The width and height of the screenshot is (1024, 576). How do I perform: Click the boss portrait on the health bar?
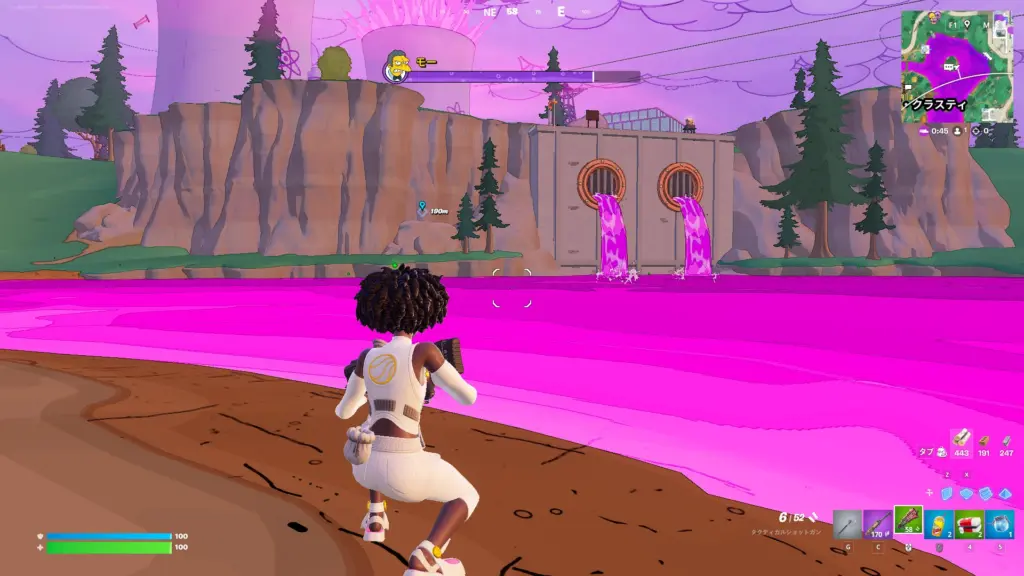[399, 68]
